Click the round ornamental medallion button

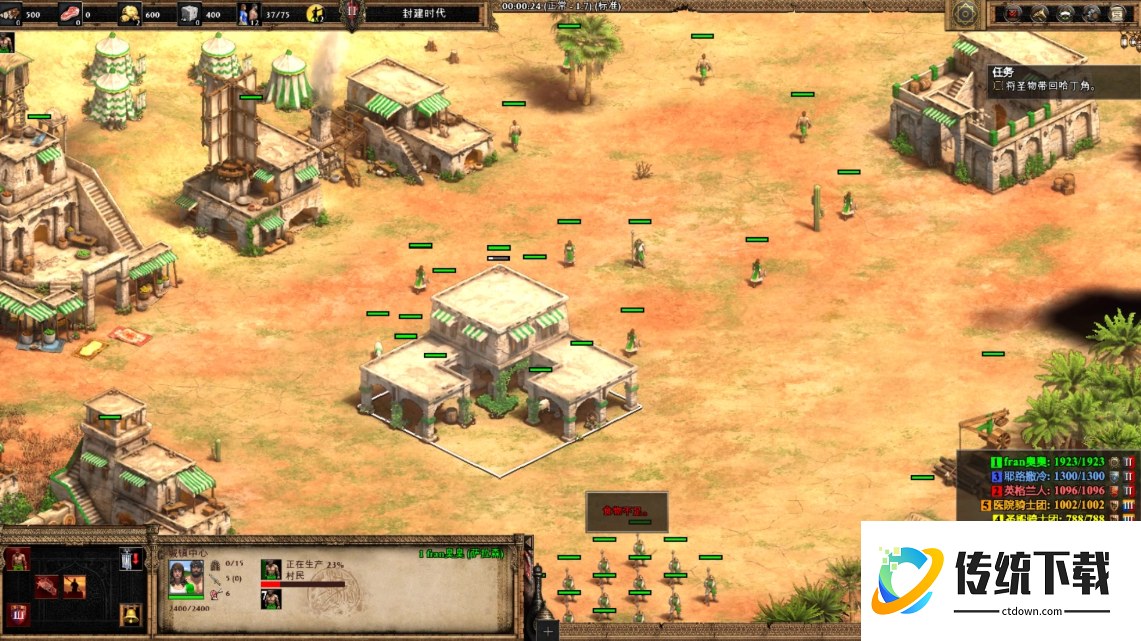964,14
